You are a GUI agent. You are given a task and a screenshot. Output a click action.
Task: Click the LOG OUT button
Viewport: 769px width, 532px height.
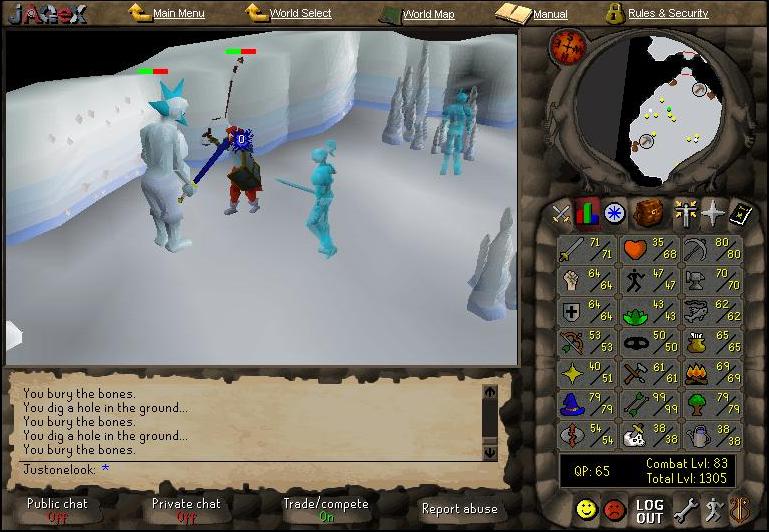tap(650, 511)
